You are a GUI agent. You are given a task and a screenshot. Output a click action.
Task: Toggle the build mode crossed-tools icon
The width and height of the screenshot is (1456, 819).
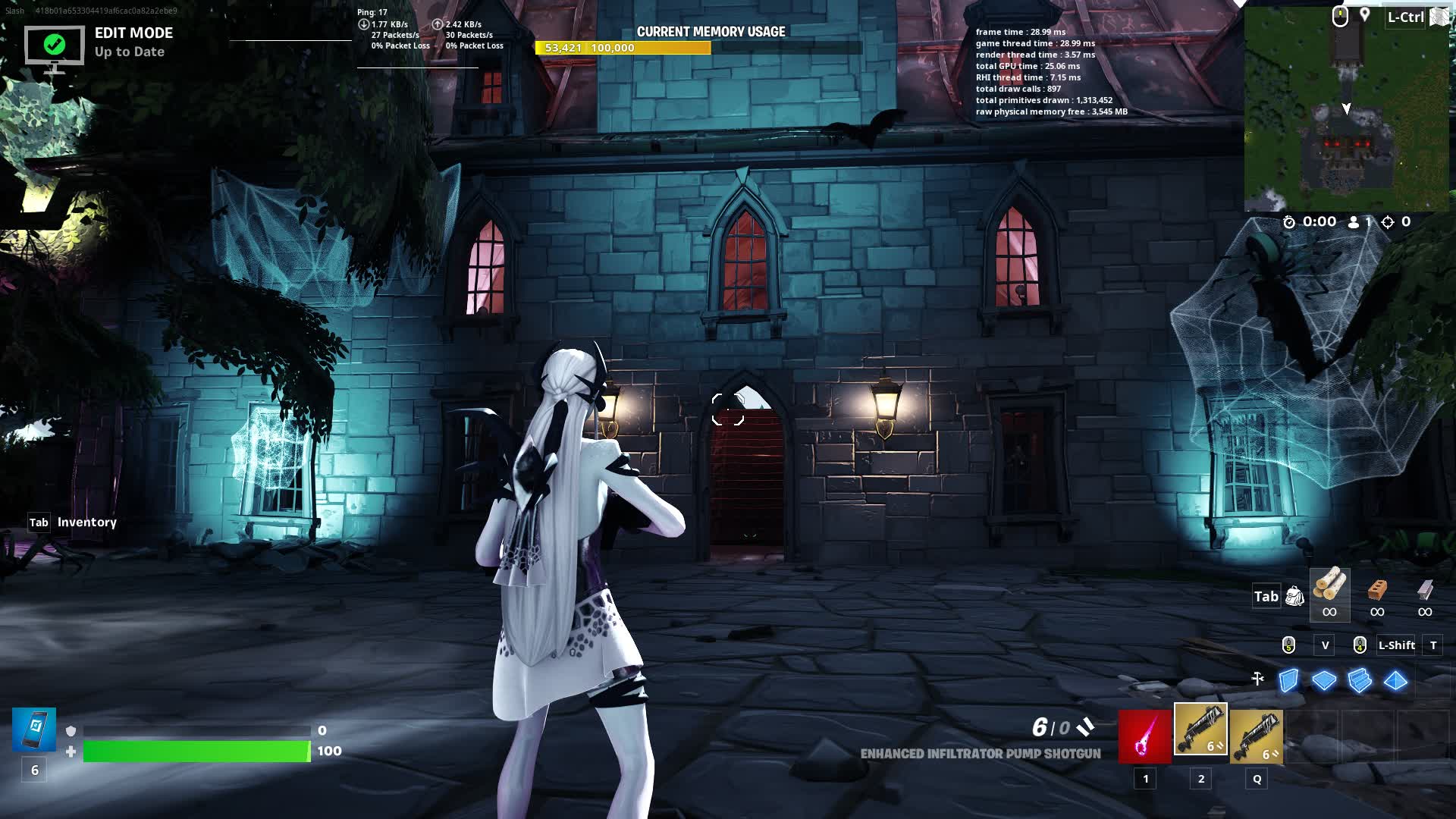tap(1257, 679)
